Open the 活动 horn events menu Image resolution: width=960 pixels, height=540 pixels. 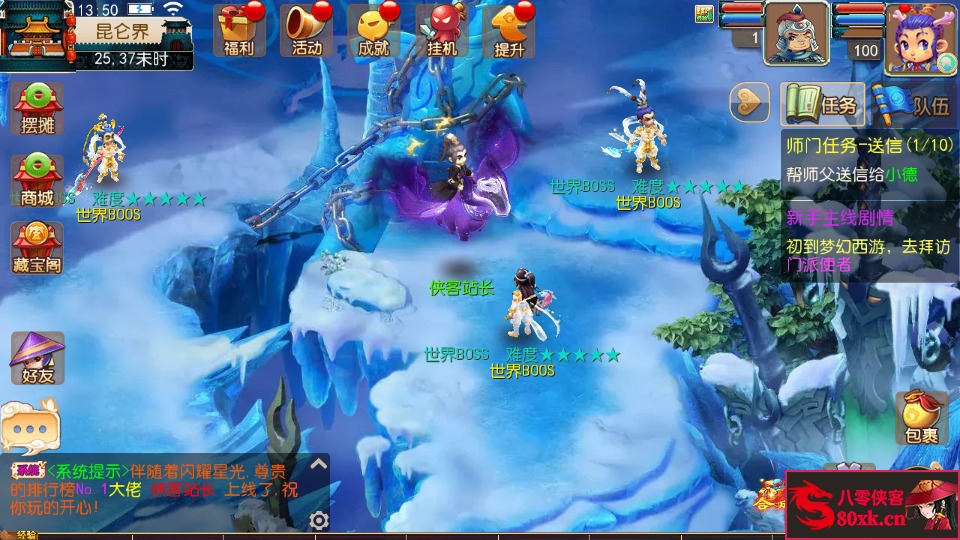[307, 28]
